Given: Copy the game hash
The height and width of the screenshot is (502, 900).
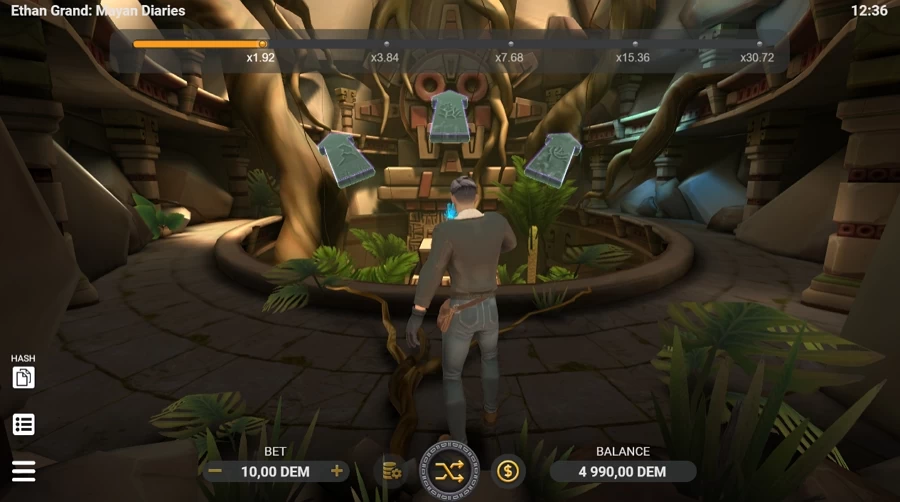Looking at the screenshot, I should coord(23,377).
